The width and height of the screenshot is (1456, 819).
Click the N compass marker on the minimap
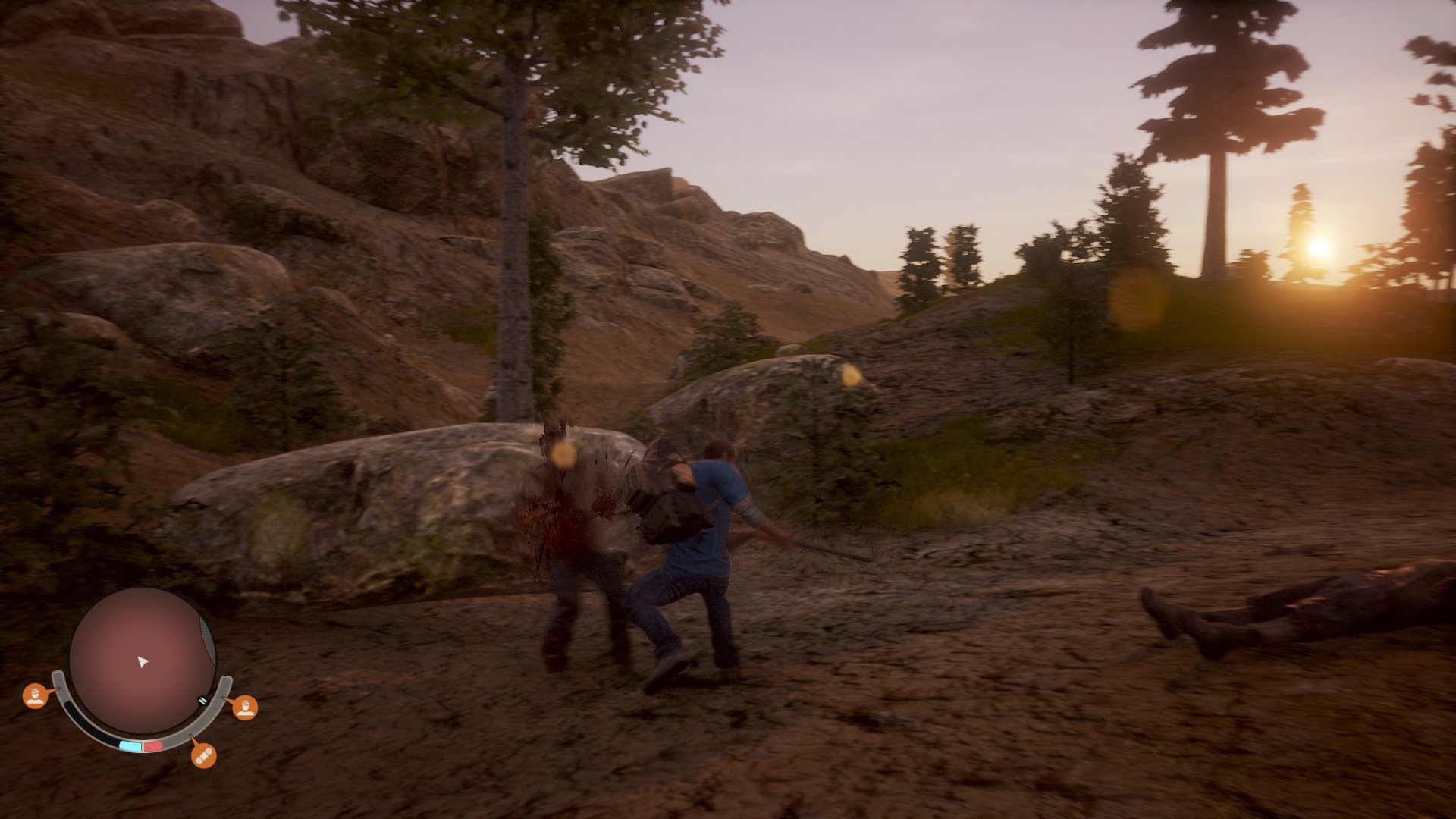tap(202, 700)
